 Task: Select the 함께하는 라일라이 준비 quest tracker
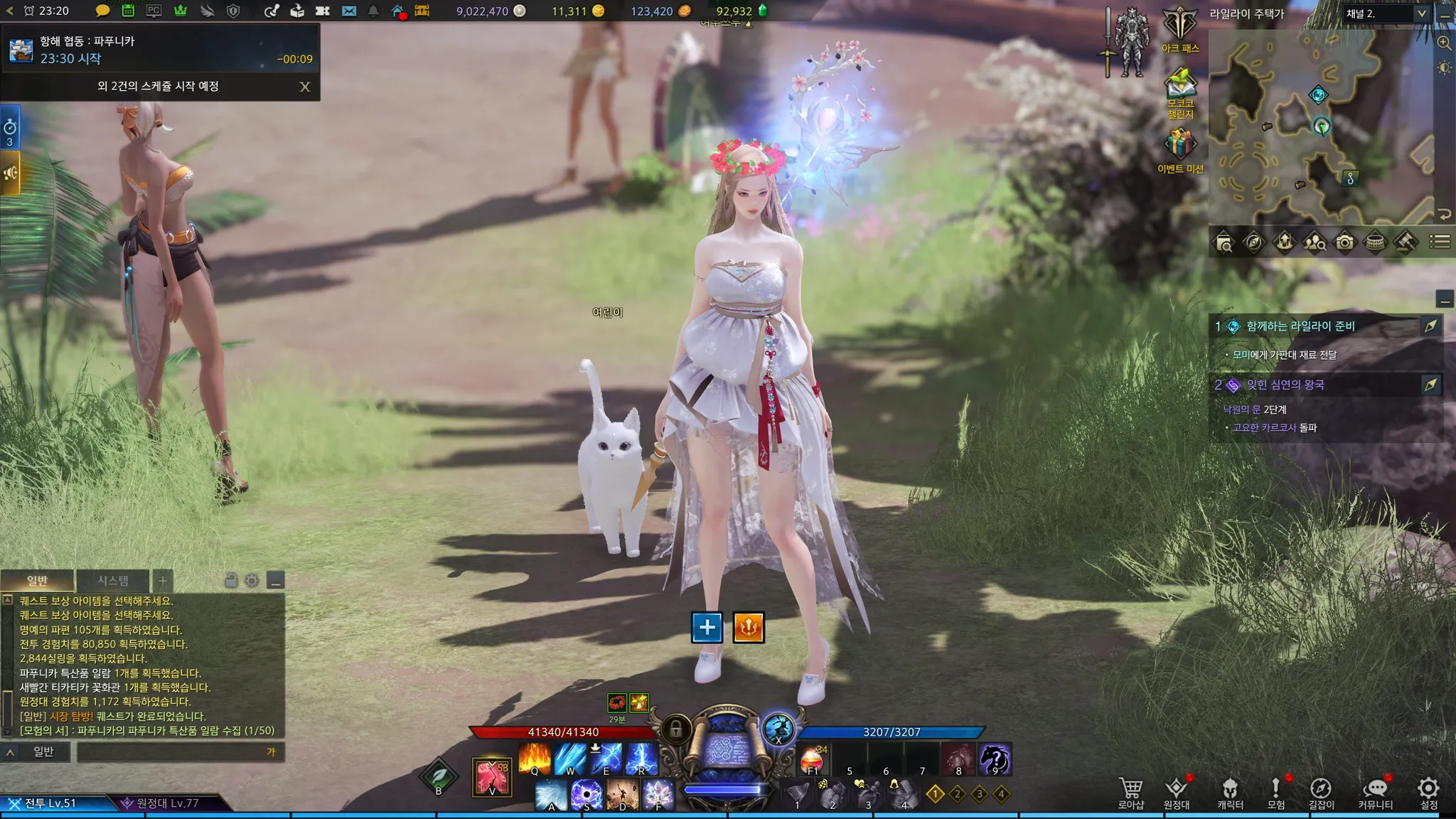point(1300,326)
